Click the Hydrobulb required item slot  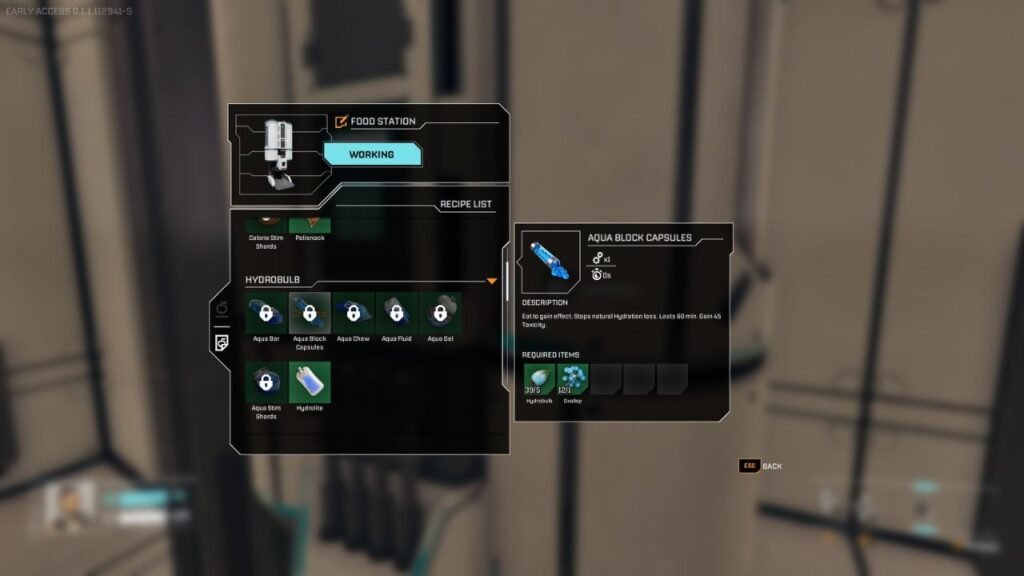539,379
